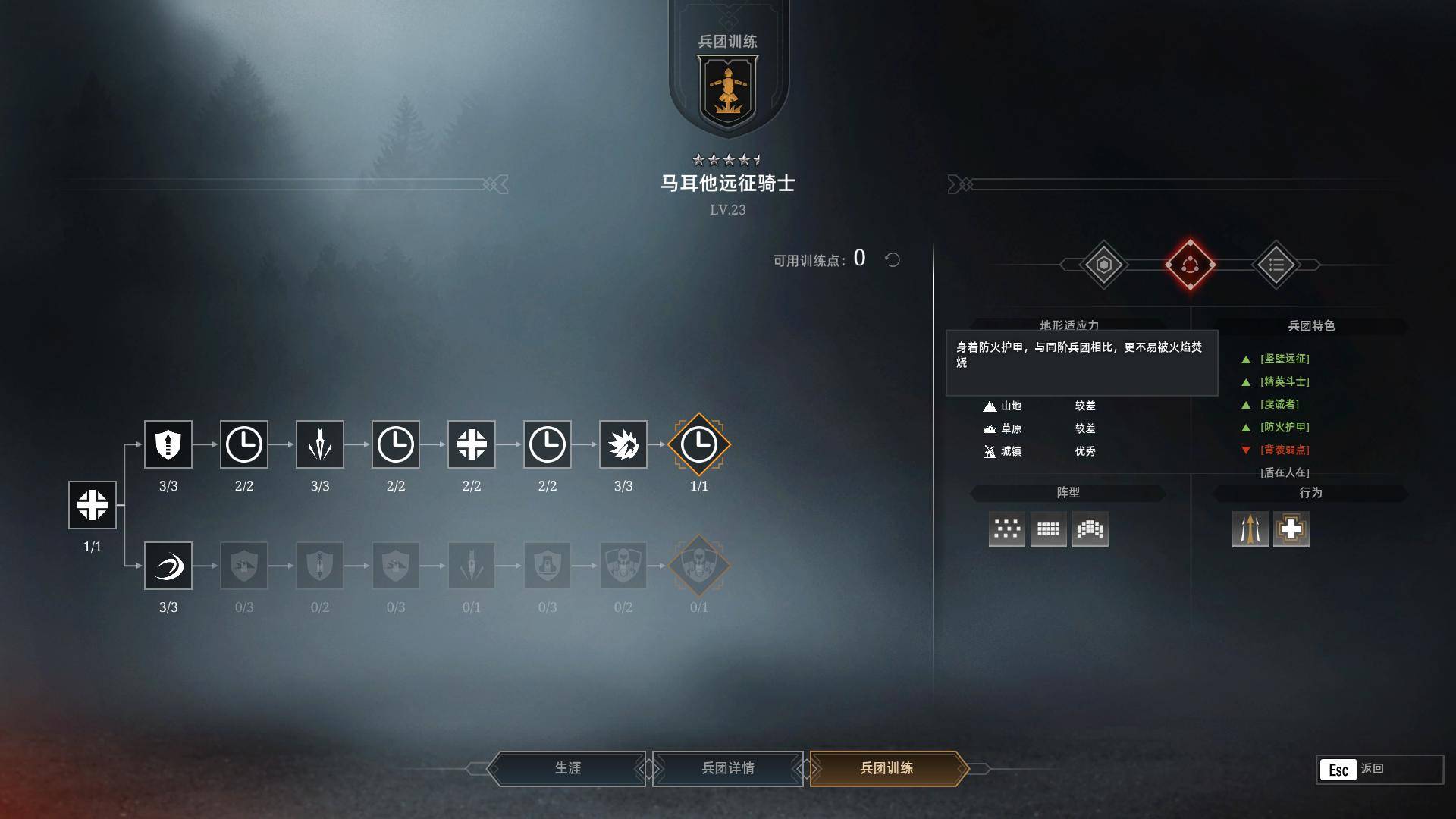
Task: View the 防火护甲 trait
Action: point(1285,428)
